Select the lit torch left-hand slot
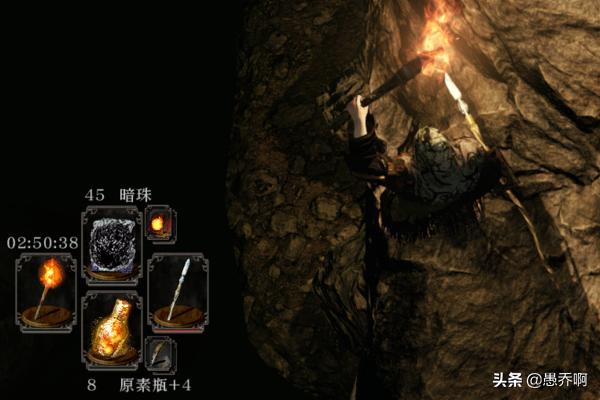This screenshot has width=600, height=400. [46, 292]
